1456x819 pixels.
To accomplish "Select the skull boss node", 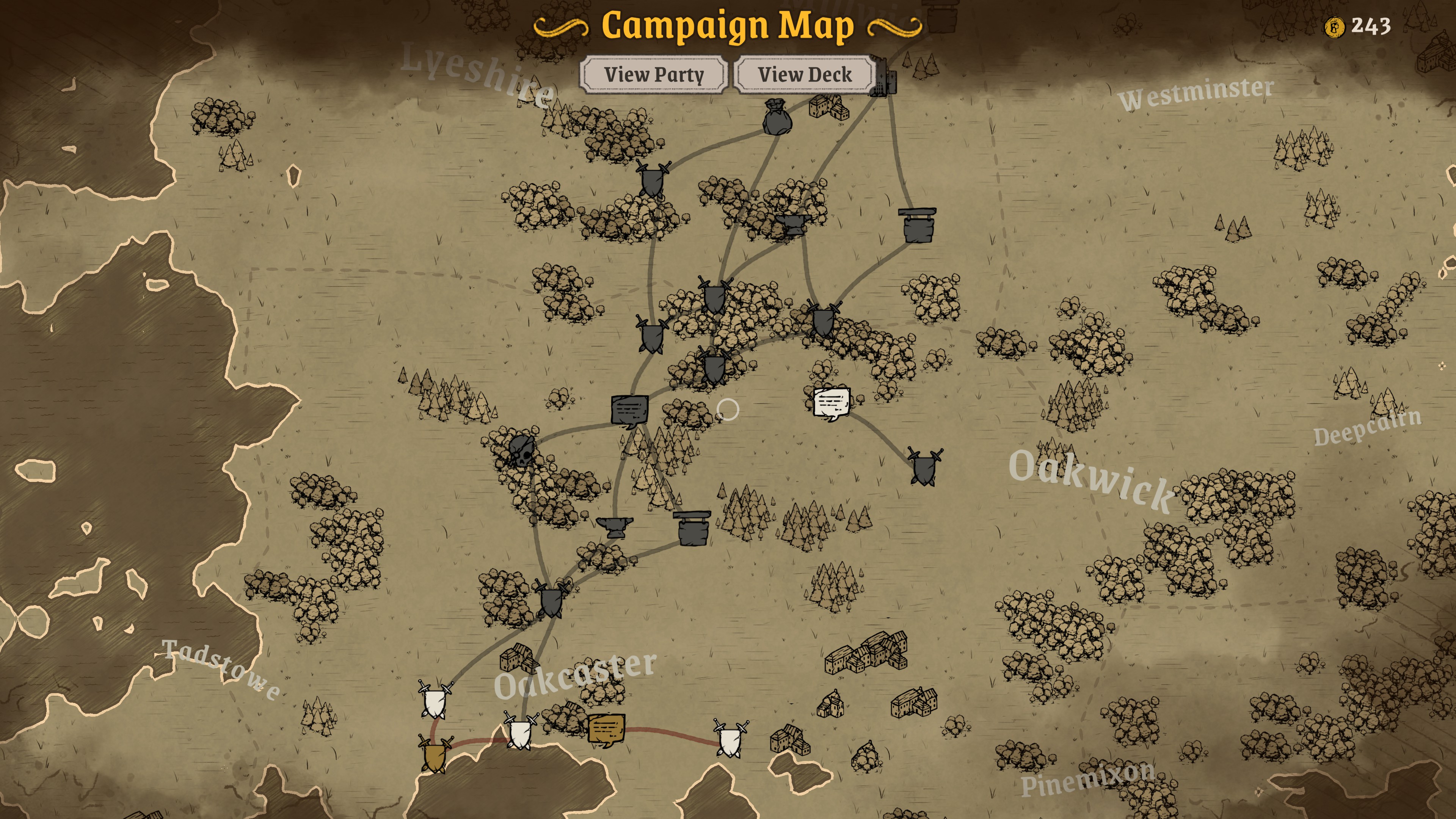I will pos(521,450).
